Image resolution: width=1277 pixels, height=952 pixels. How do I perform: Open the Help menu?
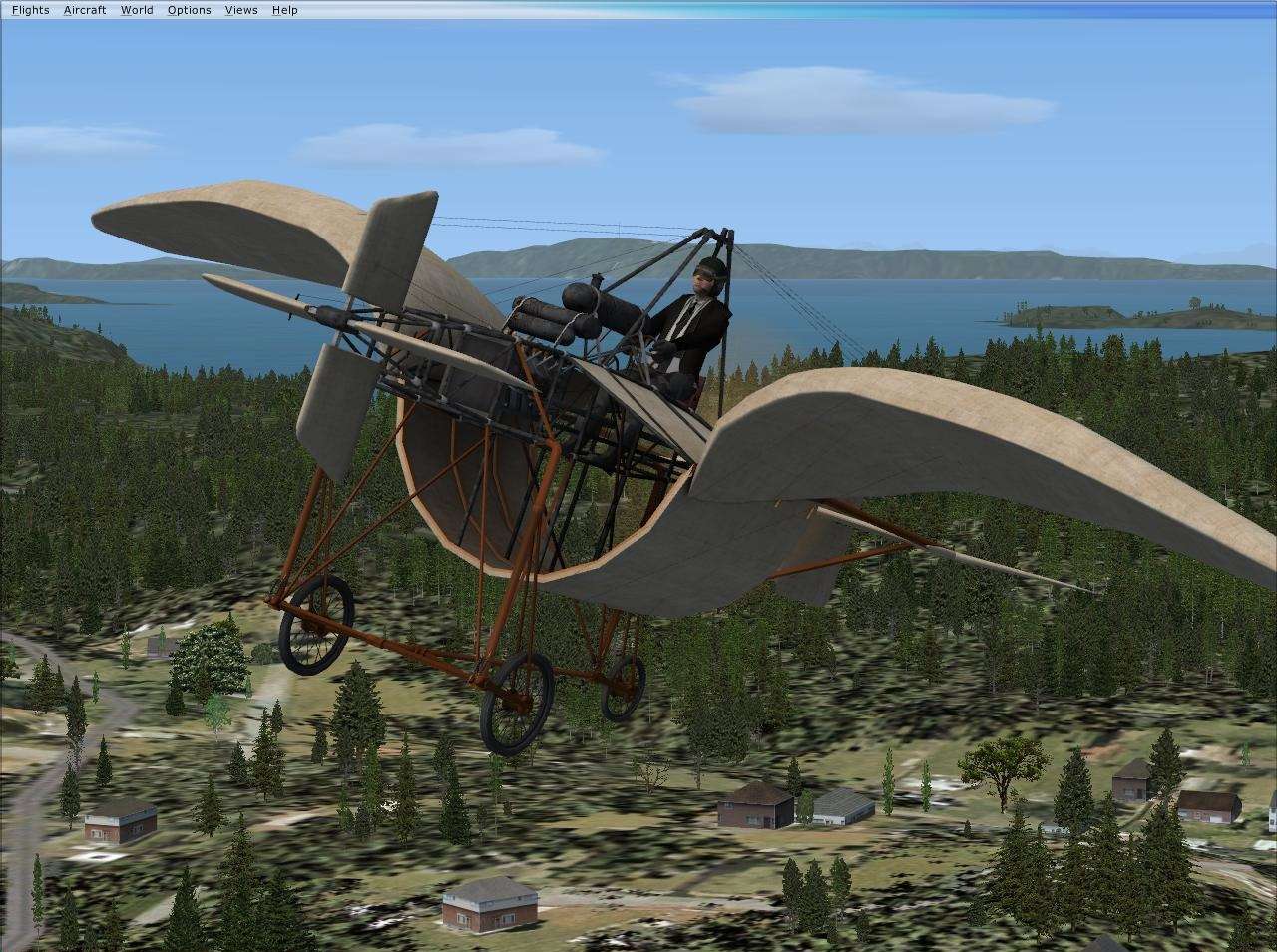point(284,9)
